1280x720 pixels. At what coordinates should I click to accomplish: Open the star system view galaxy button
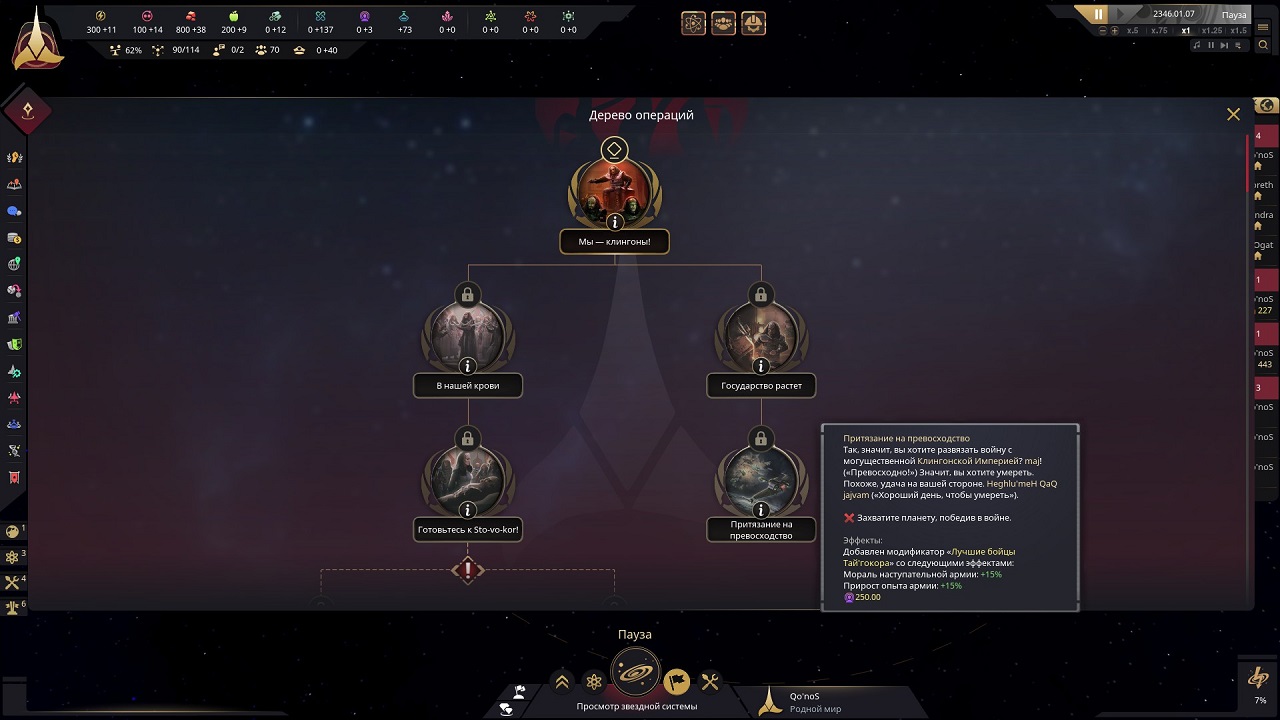pyautogui.click(x=635, y=674)
